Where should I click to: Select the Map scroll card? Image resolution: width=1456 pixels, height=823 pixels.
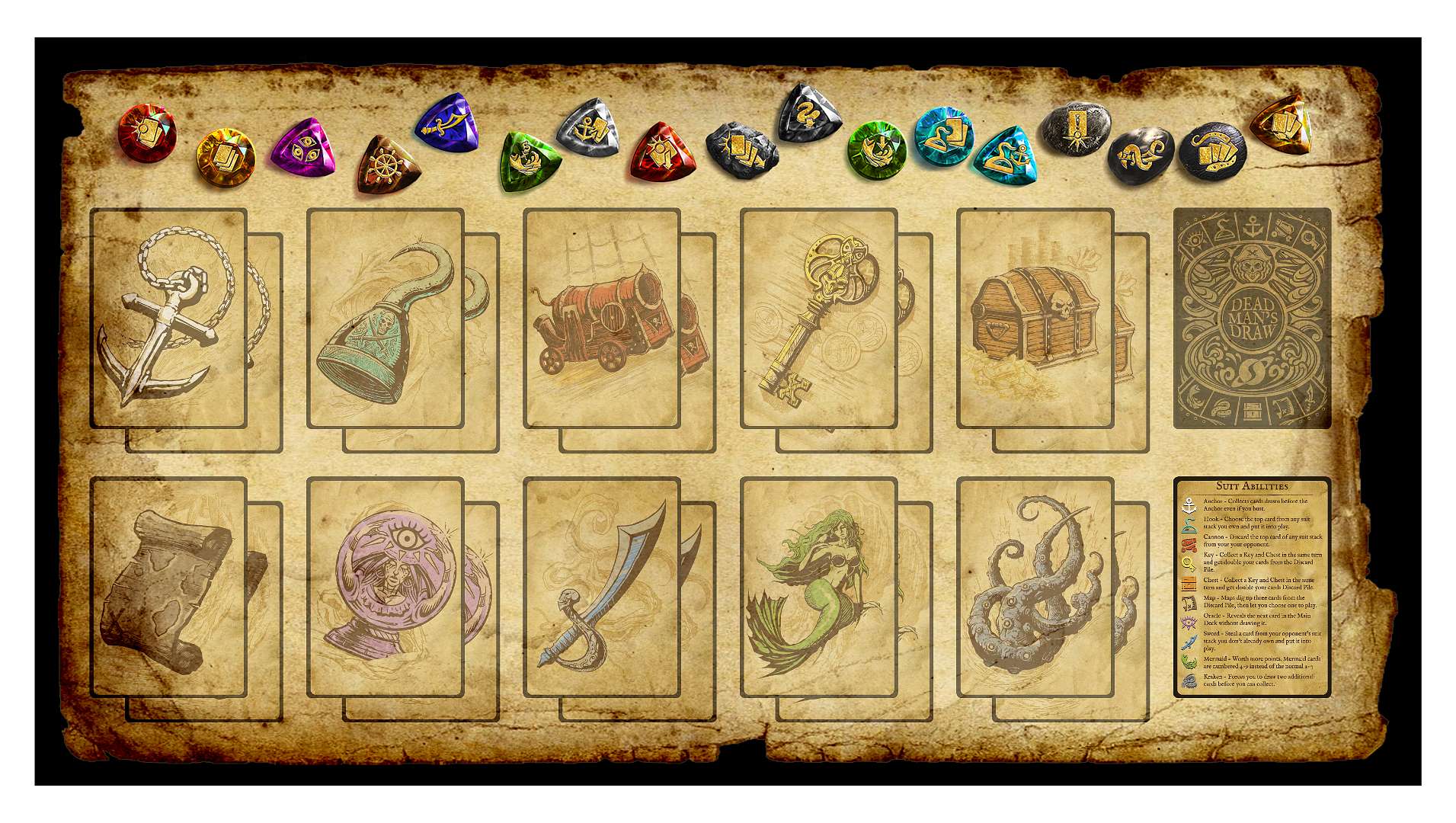[168, 587]
